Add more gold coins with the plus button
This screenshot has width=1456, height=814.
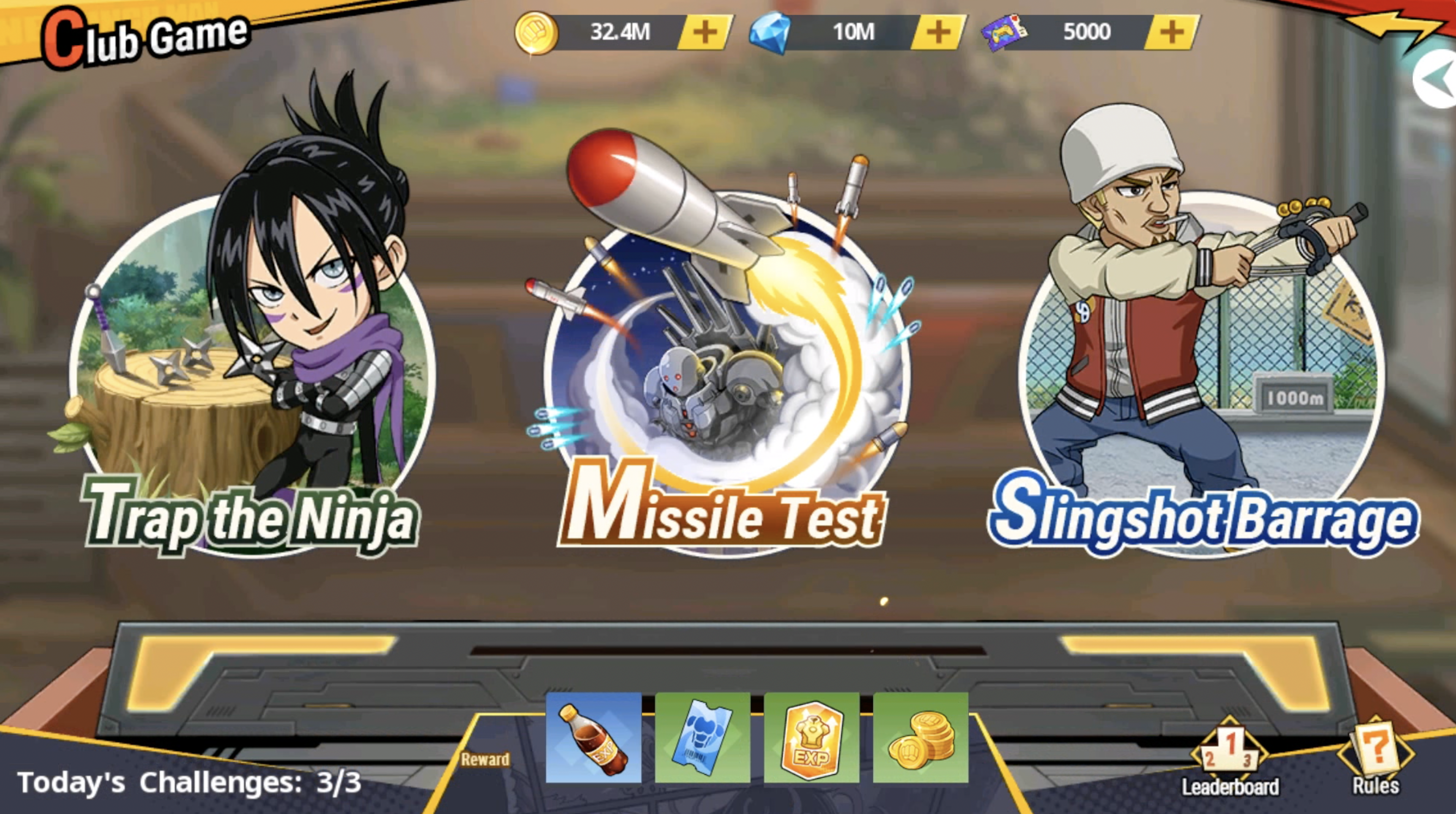click(705, 32)
